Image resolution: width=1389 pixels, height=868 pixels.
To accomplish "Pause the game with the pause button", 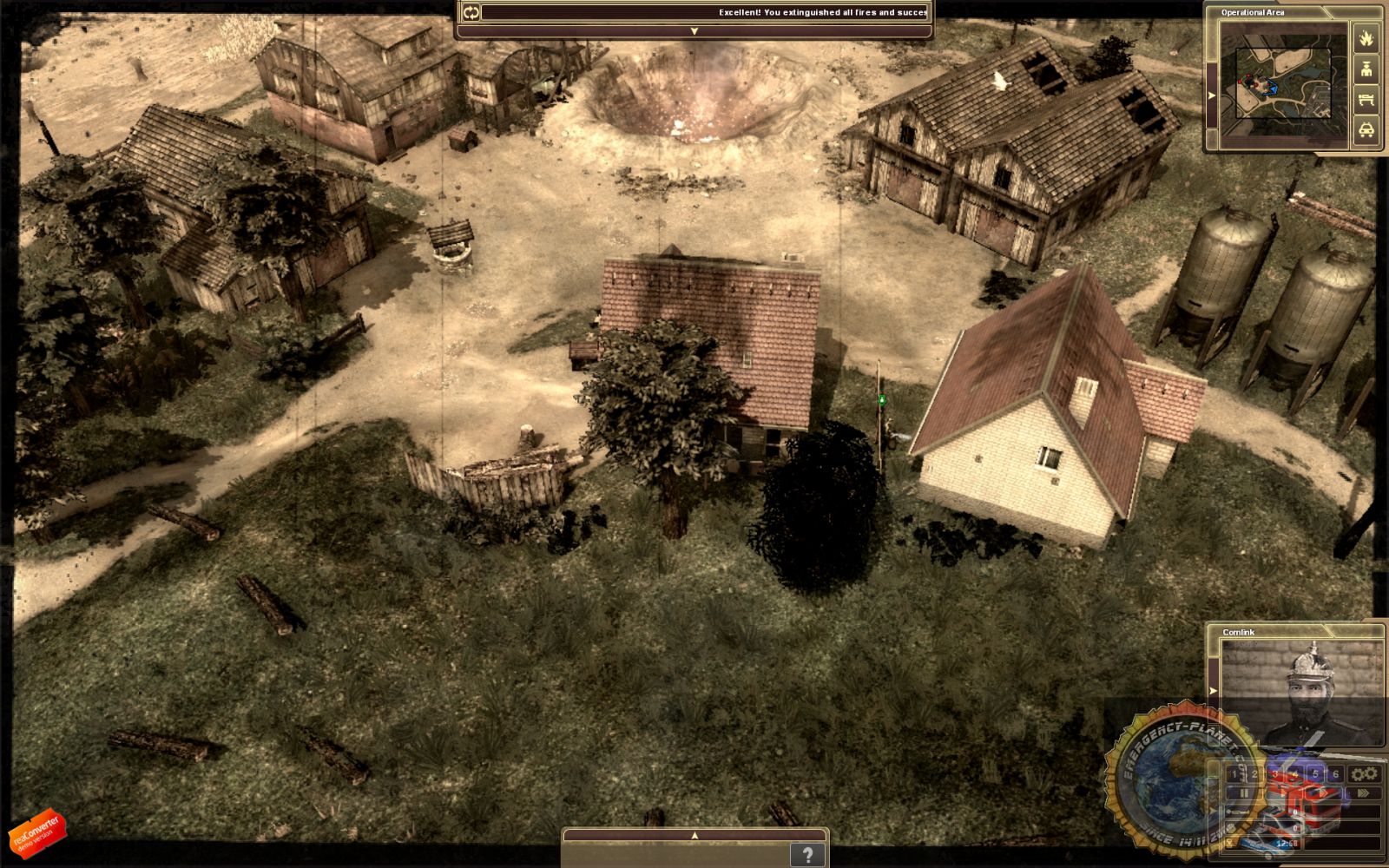I will click(x=1244, y=792).
